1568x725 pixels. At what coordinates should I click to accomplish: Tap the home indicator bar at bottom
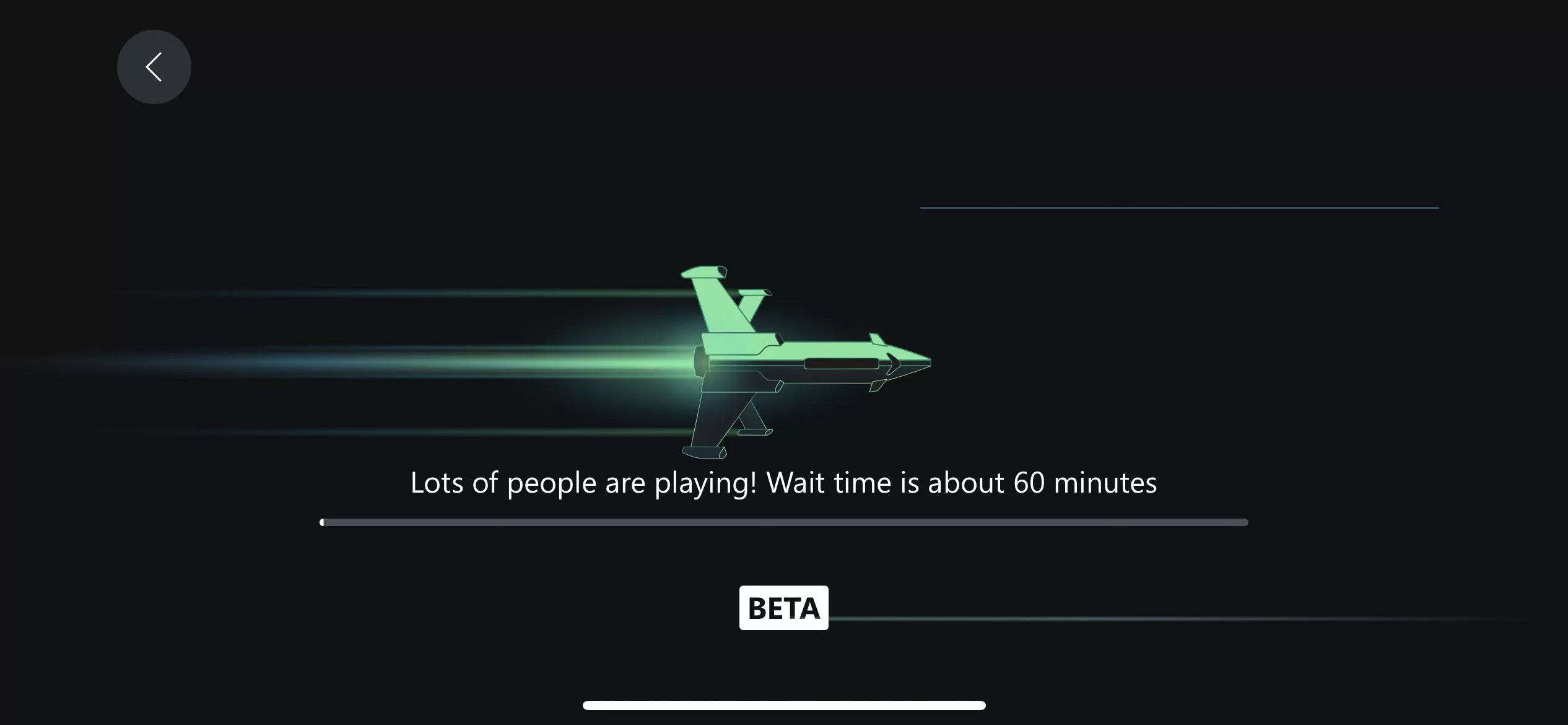(x=783, y=705)
